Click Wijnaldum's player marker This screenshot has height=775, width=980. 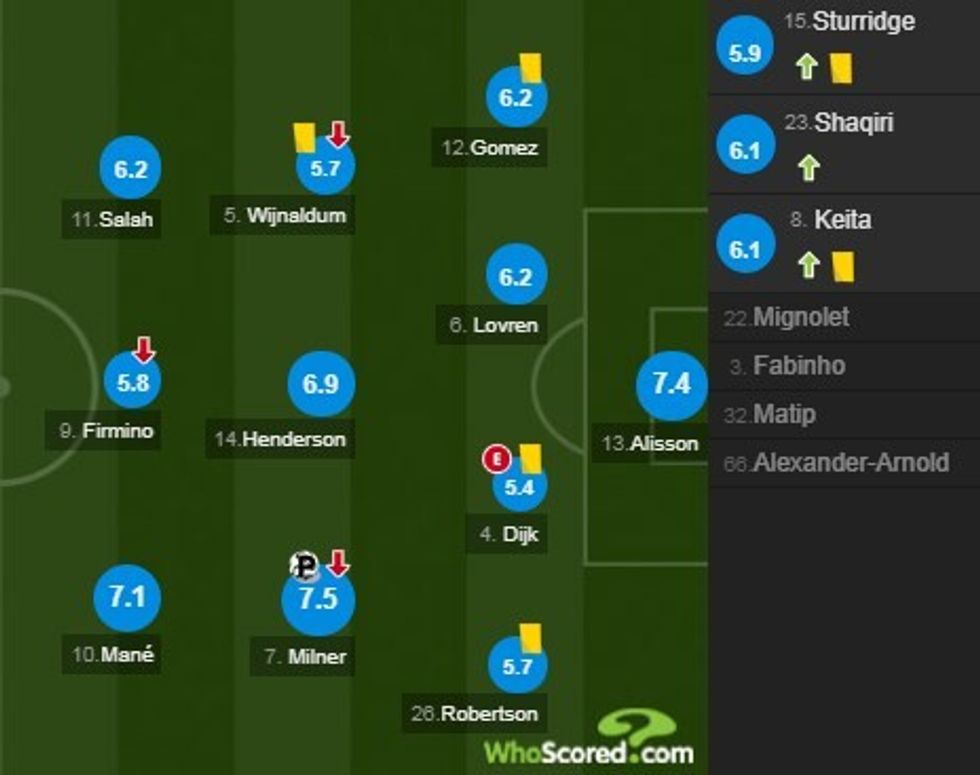(x=325, y=168)
